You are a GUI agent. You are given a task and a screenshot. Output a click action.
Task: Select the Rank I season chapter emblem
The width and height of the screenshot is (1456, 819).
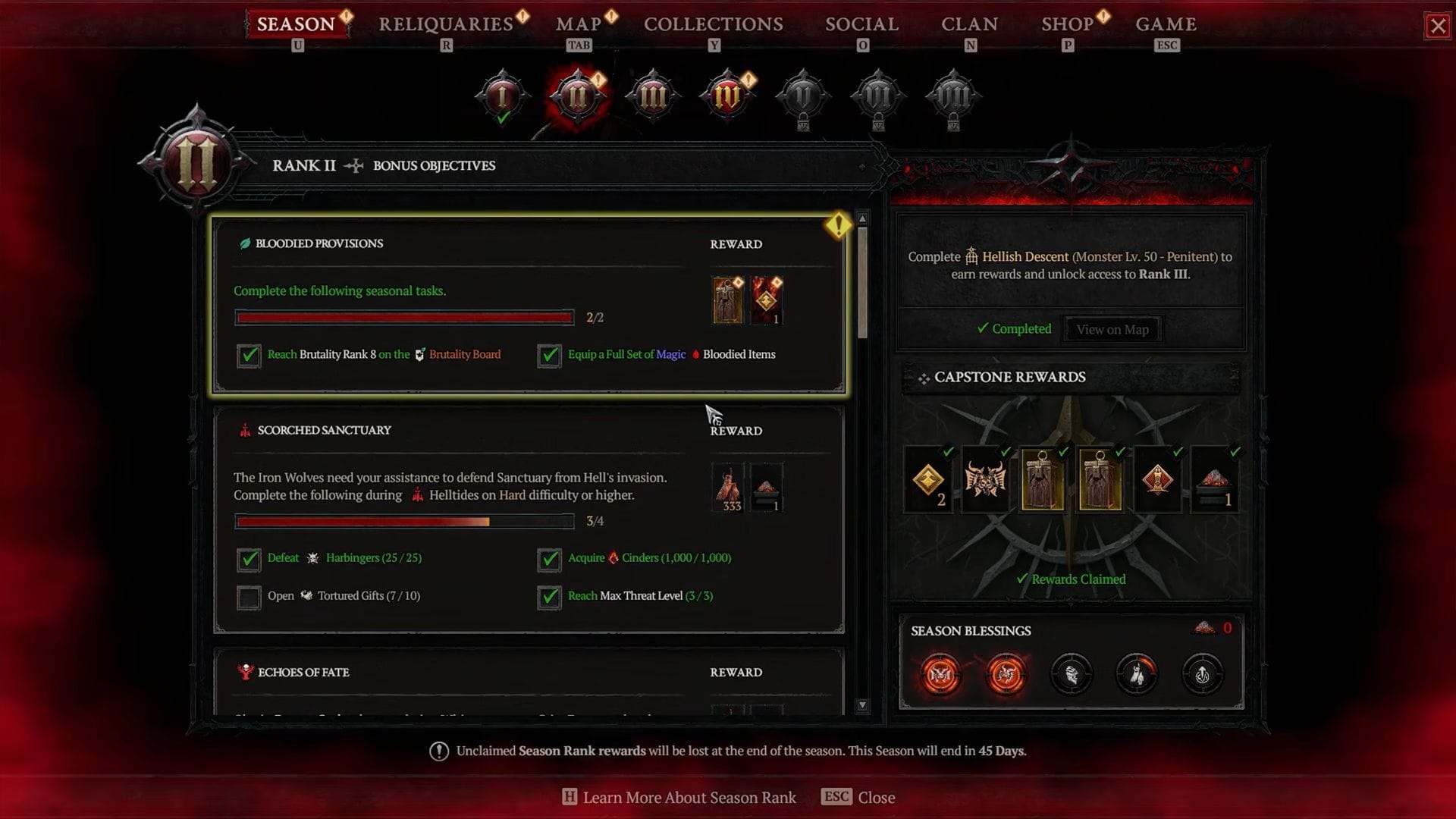(500, 97)
